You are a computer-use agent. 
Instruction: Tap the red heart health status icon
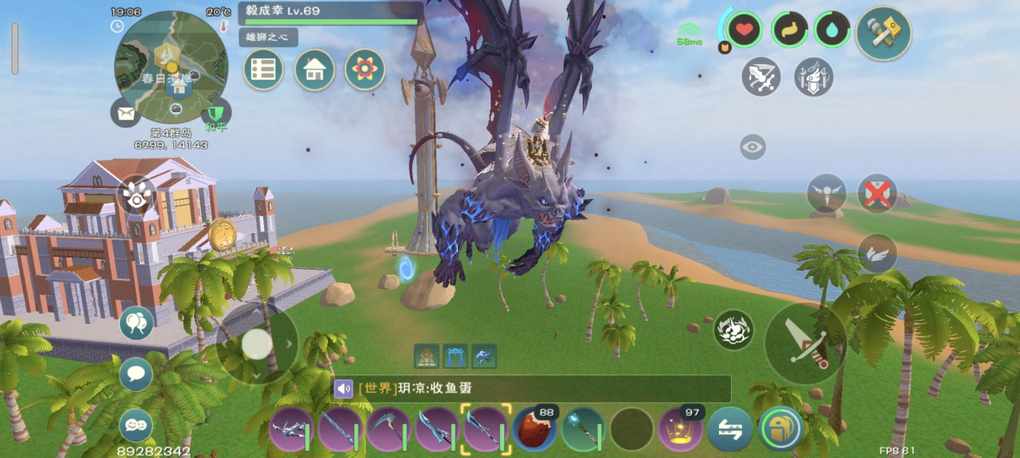click(x=745, y=30)
